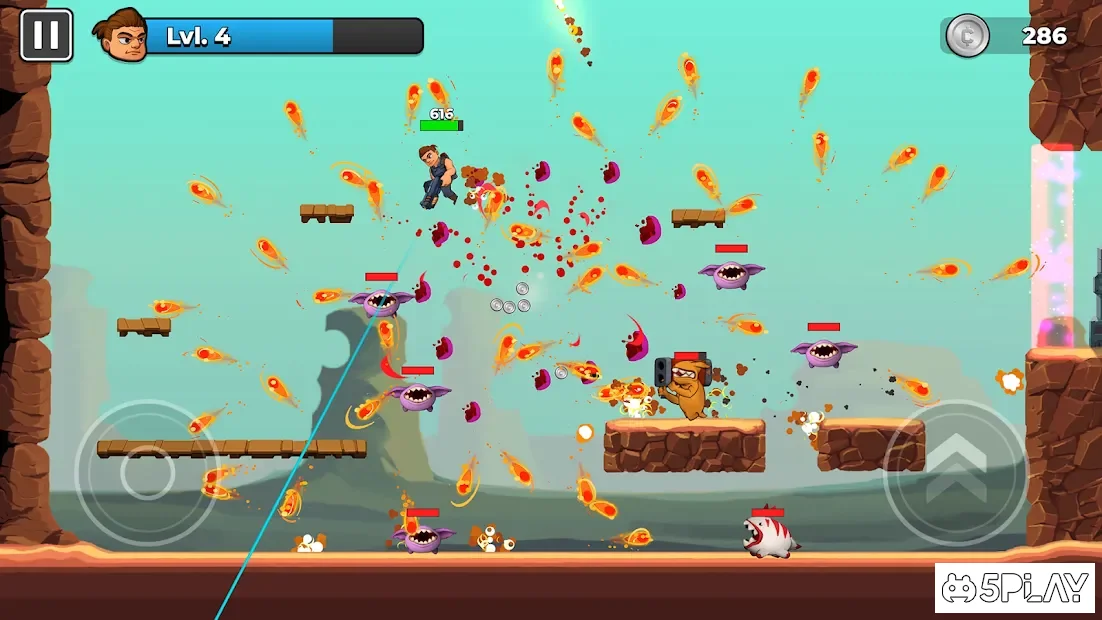Touch the virtual movement joystick

(x=147, y=474)
